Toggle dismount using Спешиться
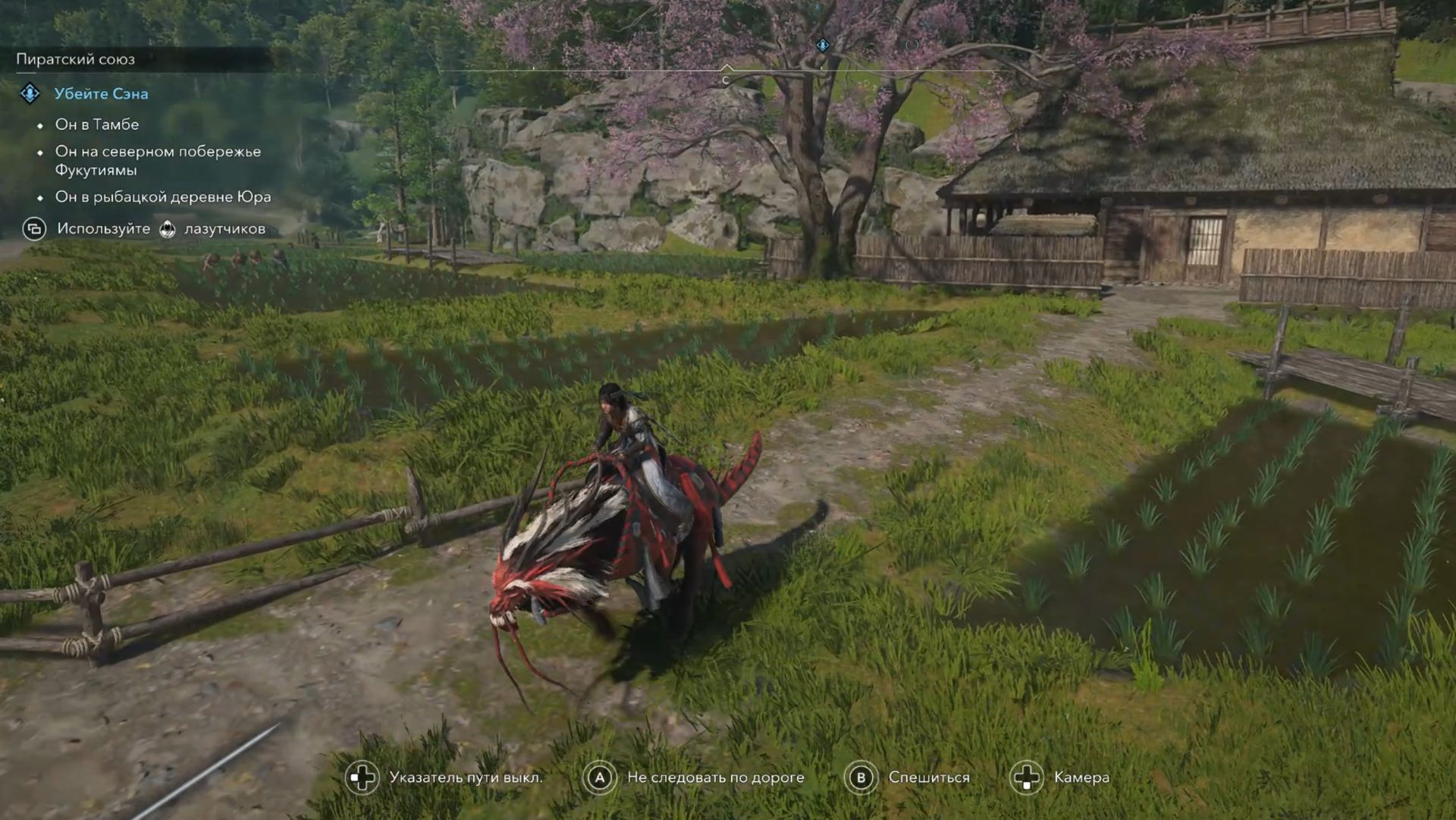This screenshot has height=820, width=1456. (928, 777)
